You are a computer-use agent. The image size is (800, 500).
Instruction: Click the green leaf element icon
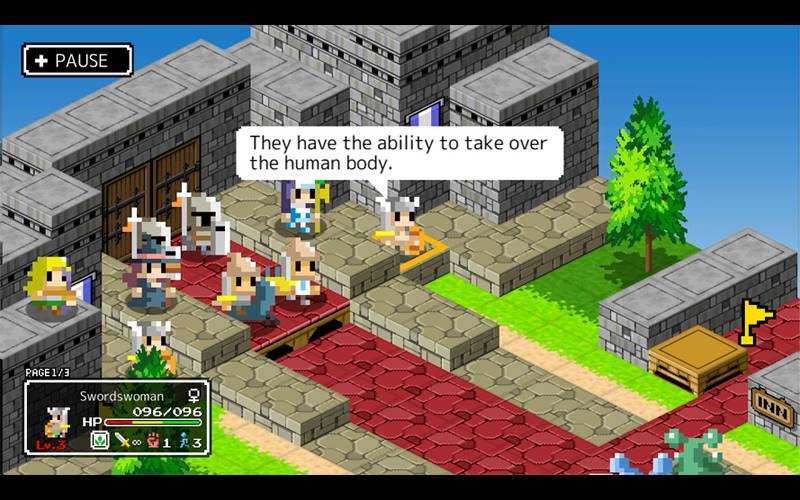point(99,441)
